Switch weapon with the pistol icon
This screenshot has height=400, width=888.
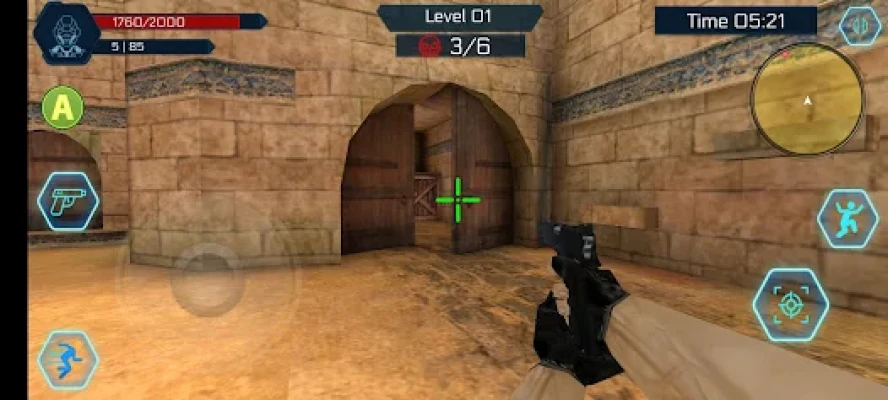pyautogui.click(x=68, y=200)
